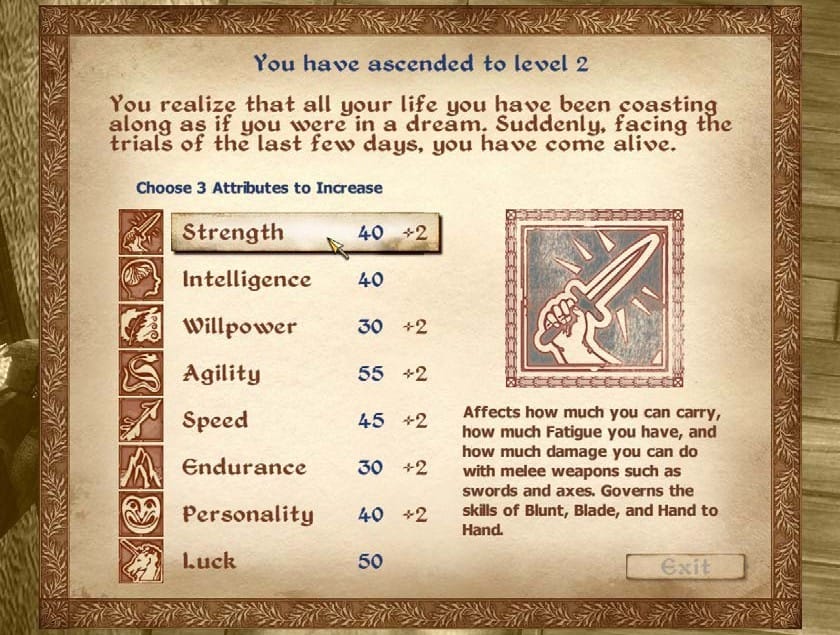
Task: Pick the Personality attribute
Action: [x=247, y=515]
